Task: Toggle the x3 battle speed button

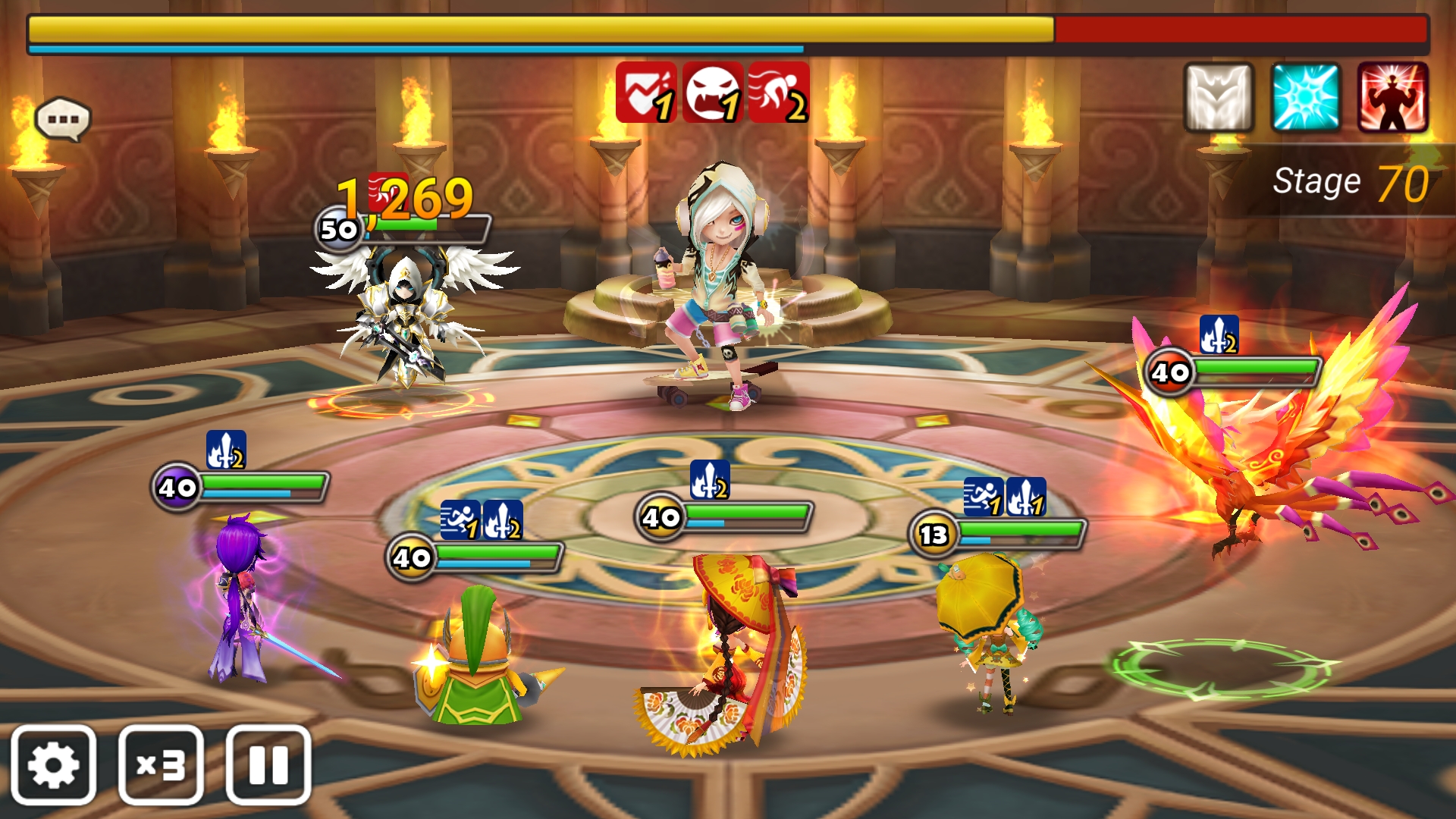Action: point(161,764)
